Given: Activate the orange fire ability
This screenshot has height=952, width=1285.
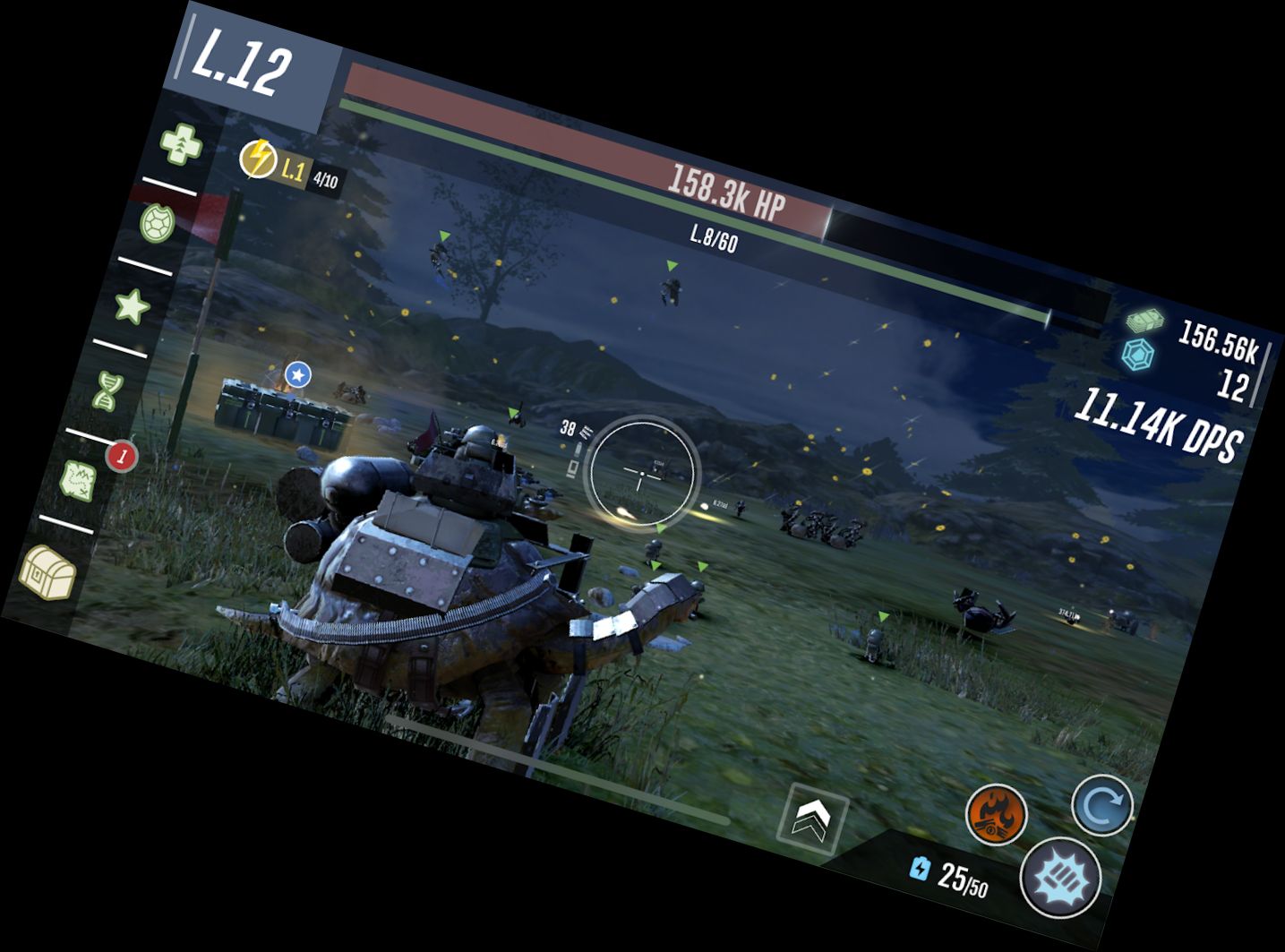Looking at the screenshot, I should pyautogui.click(x=996, y=814).
